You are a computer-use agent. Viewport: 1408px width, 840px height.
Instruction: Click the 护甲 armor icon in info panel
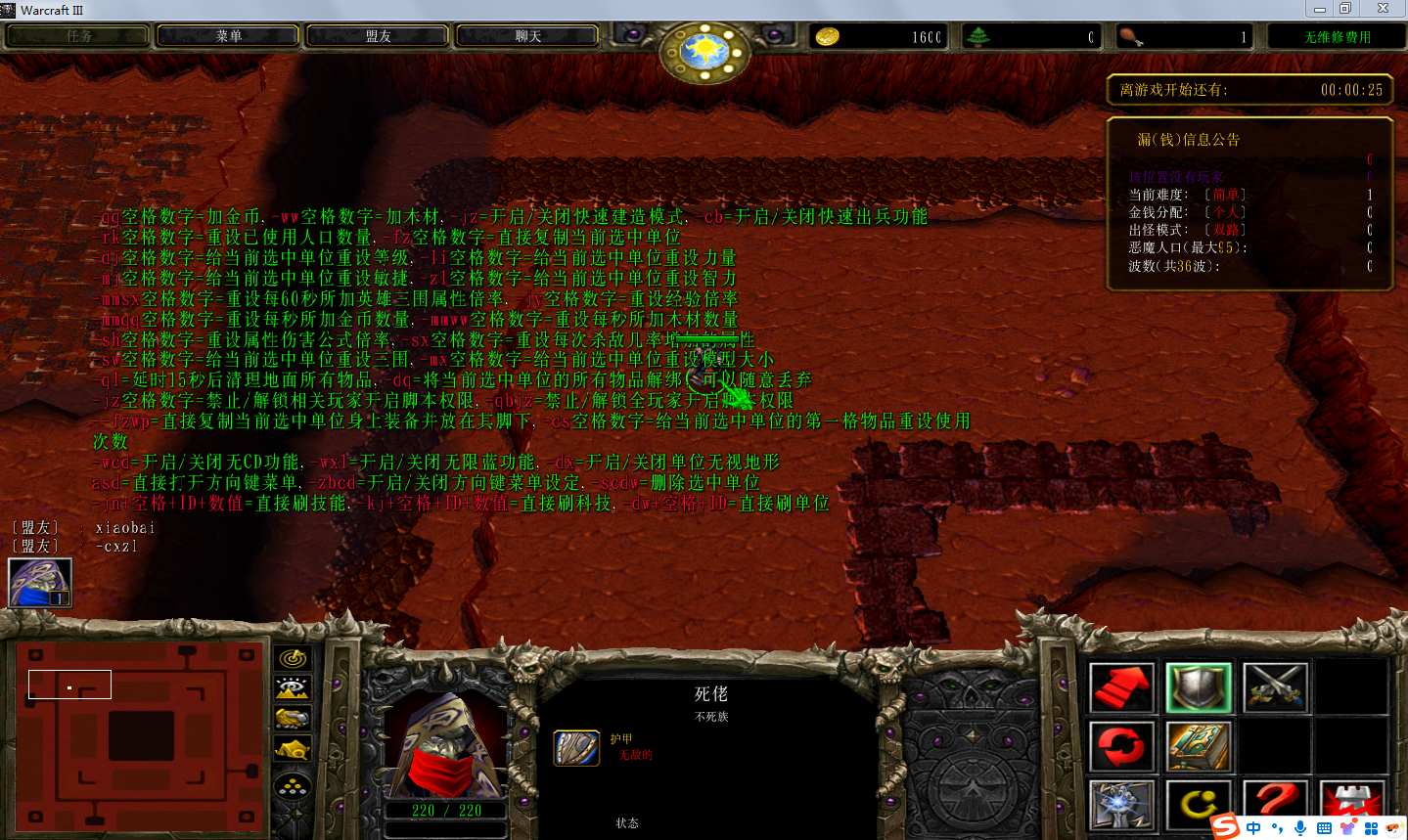(576, 748)
